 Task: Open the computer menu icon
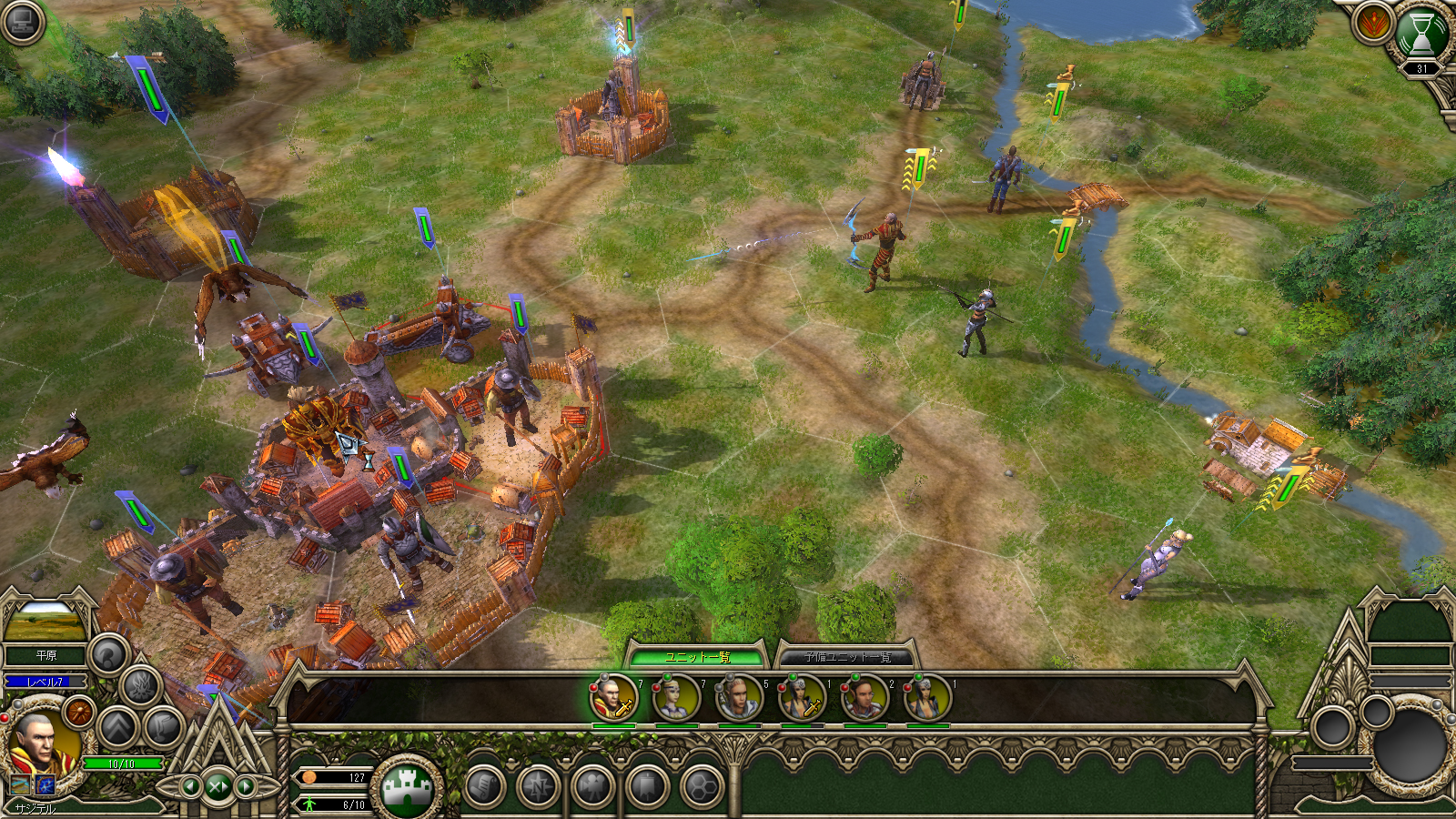22,23
